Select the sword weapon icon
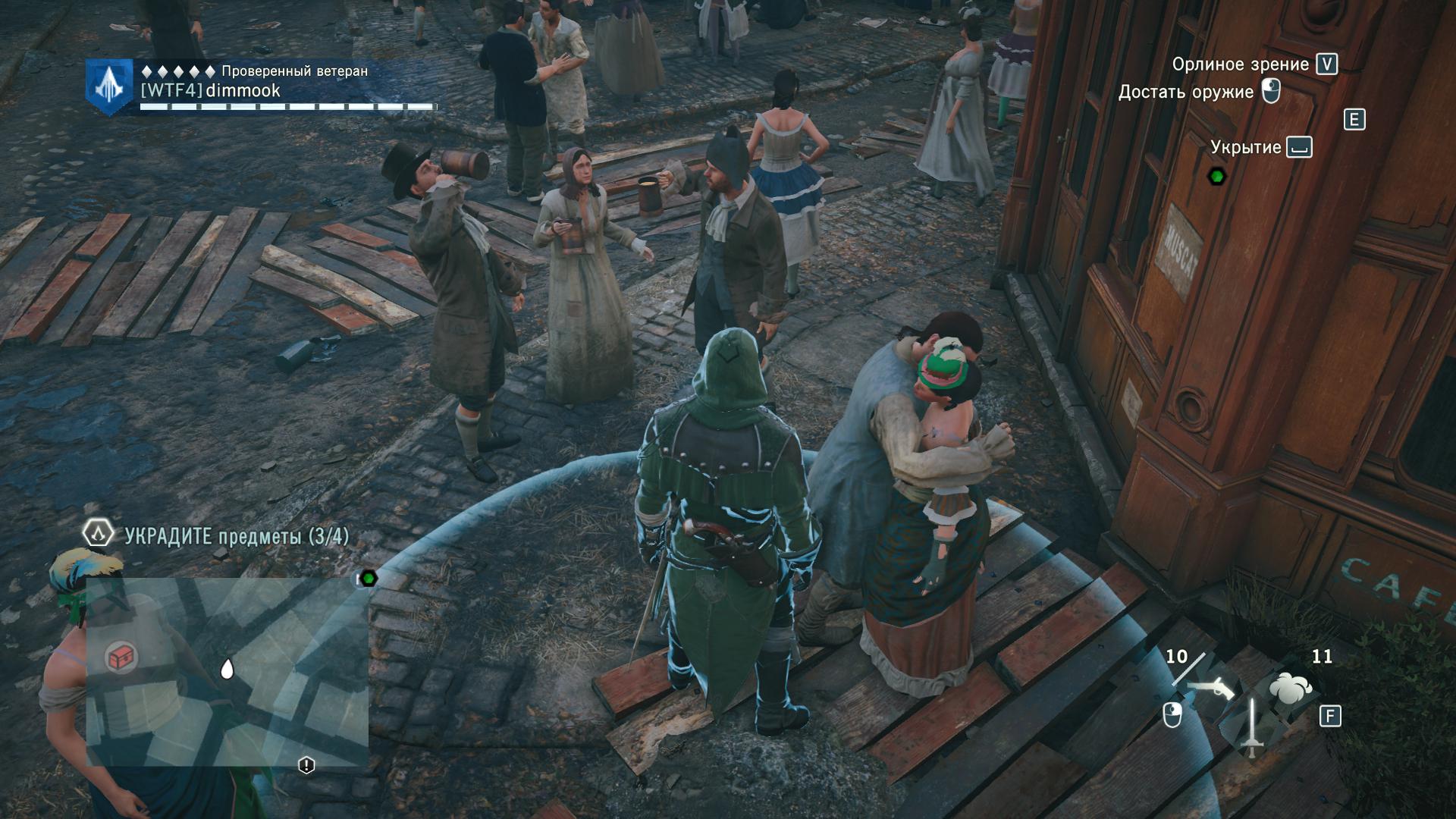1456x819 pixels. pos(1251,726)
